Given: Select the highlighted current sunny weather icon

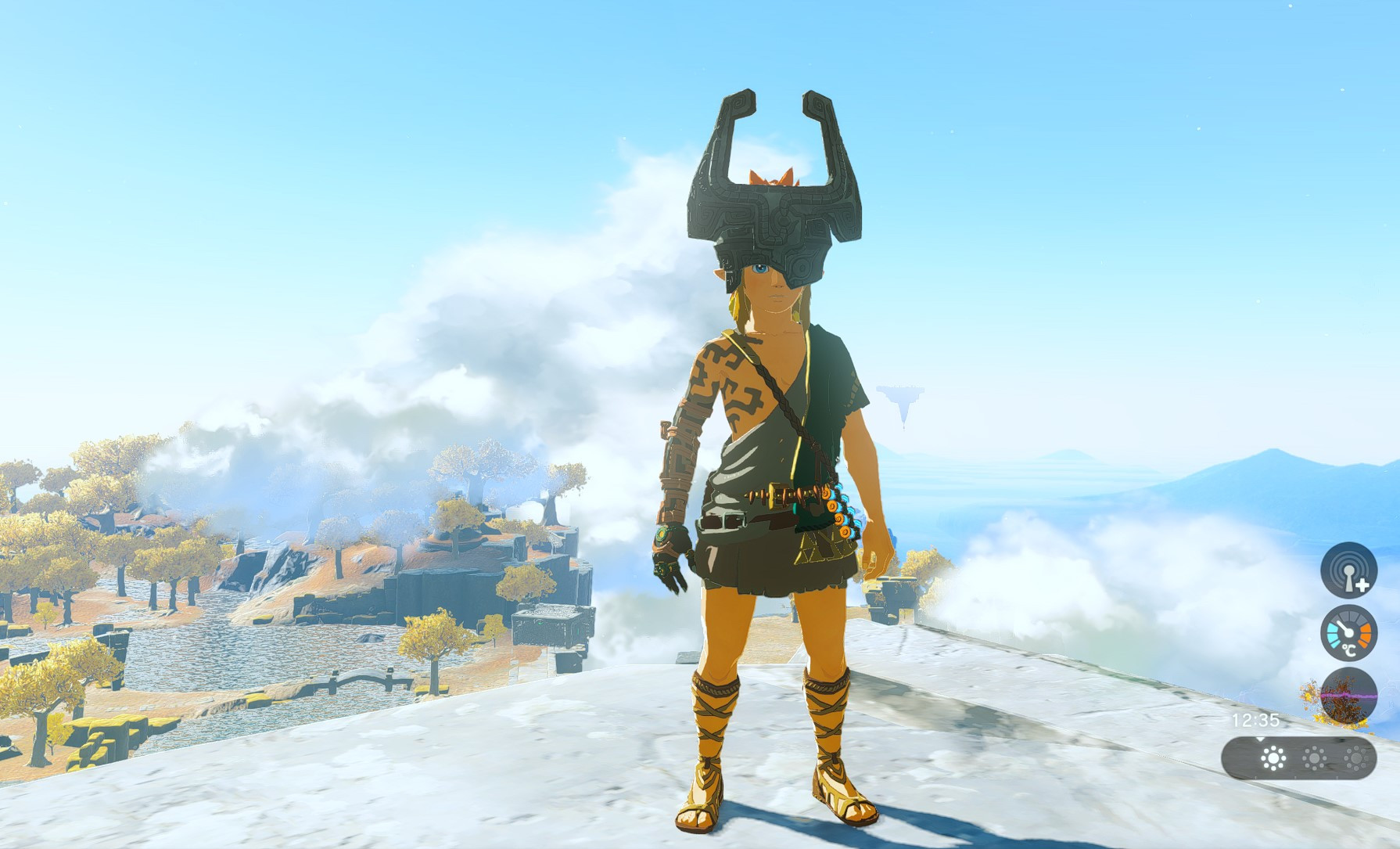Looking at the screenshot, I should pyautogui.click(x=1273, y=758).
